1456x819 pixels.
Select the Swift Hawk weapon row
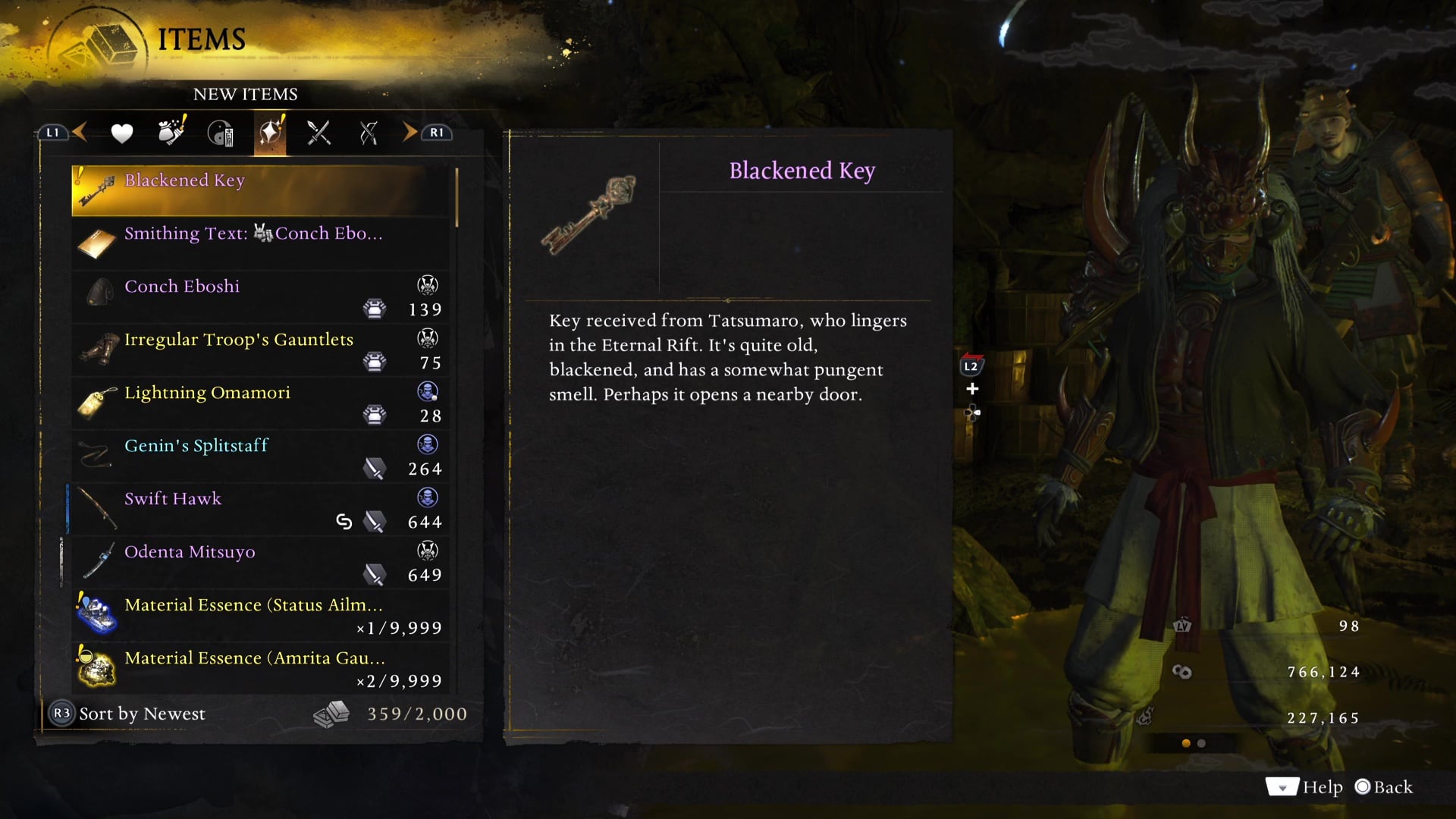click(x=262, y=509)
